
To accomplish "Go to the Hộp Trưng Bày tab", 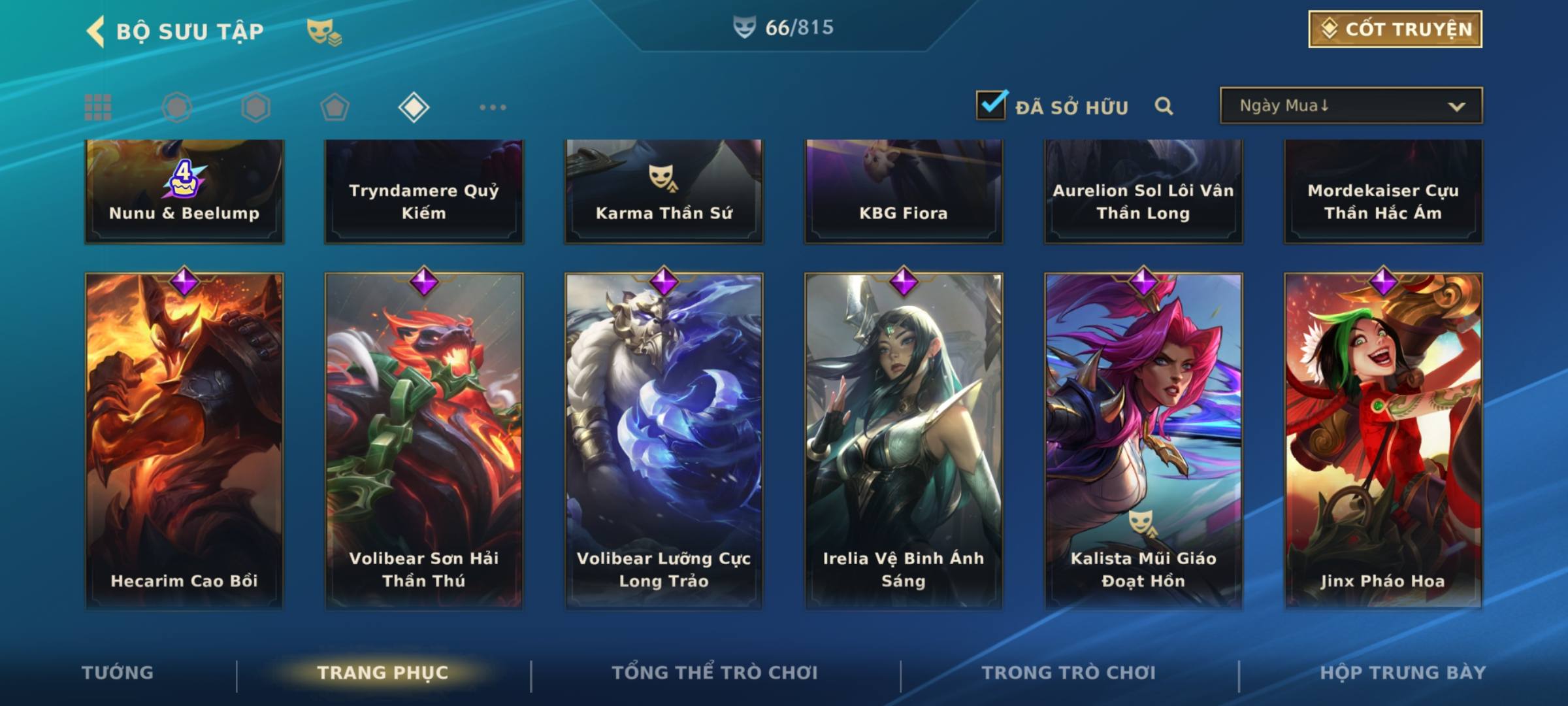I will click(x=1403, y=673).
